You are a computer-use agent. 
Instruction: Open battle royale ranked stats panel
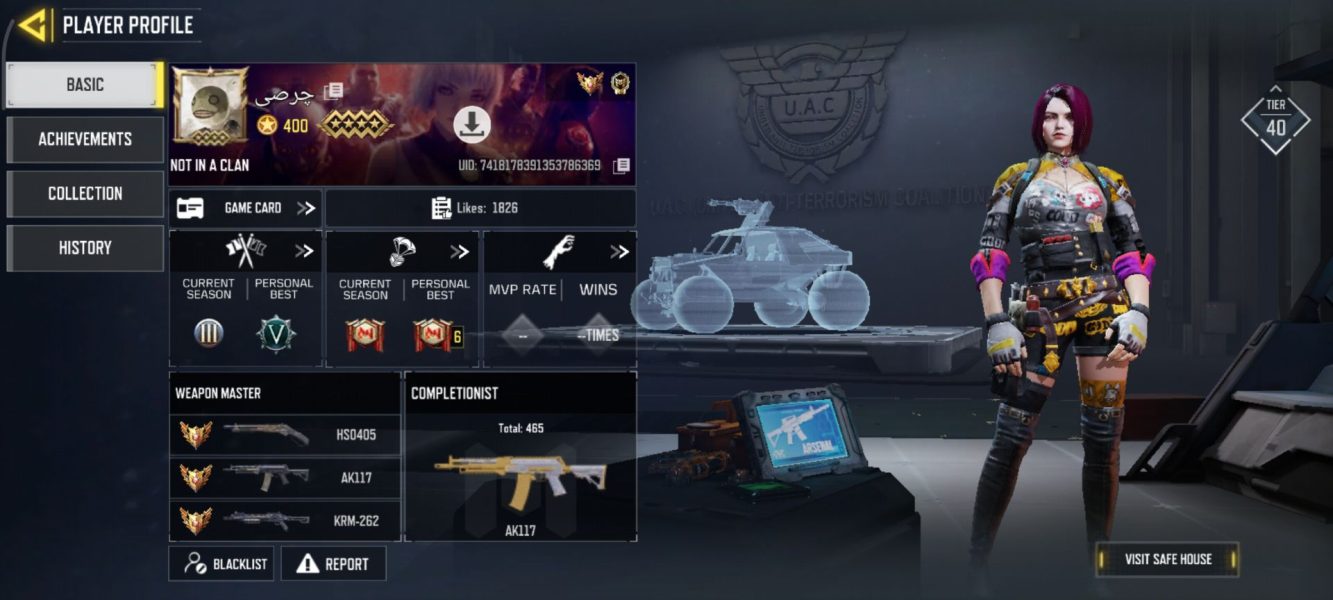pos(402,298)
